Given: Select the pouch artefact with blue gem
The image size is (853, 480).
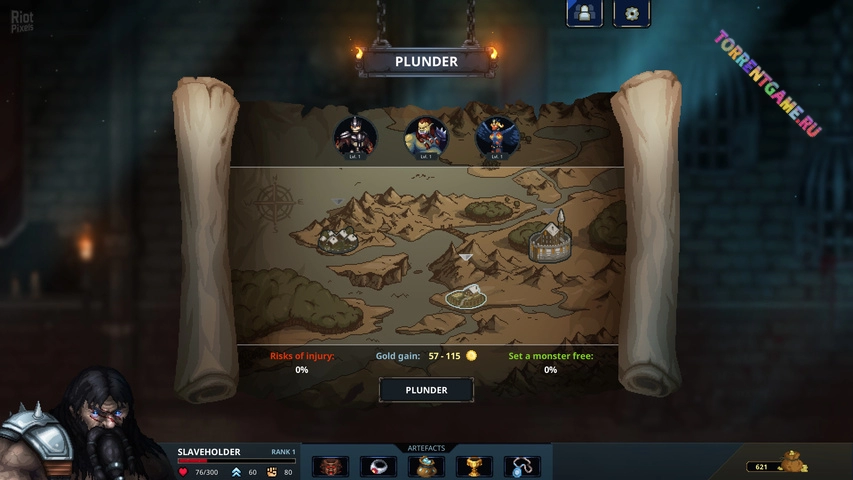Looking at the screenshot, I should coord(426,466).
